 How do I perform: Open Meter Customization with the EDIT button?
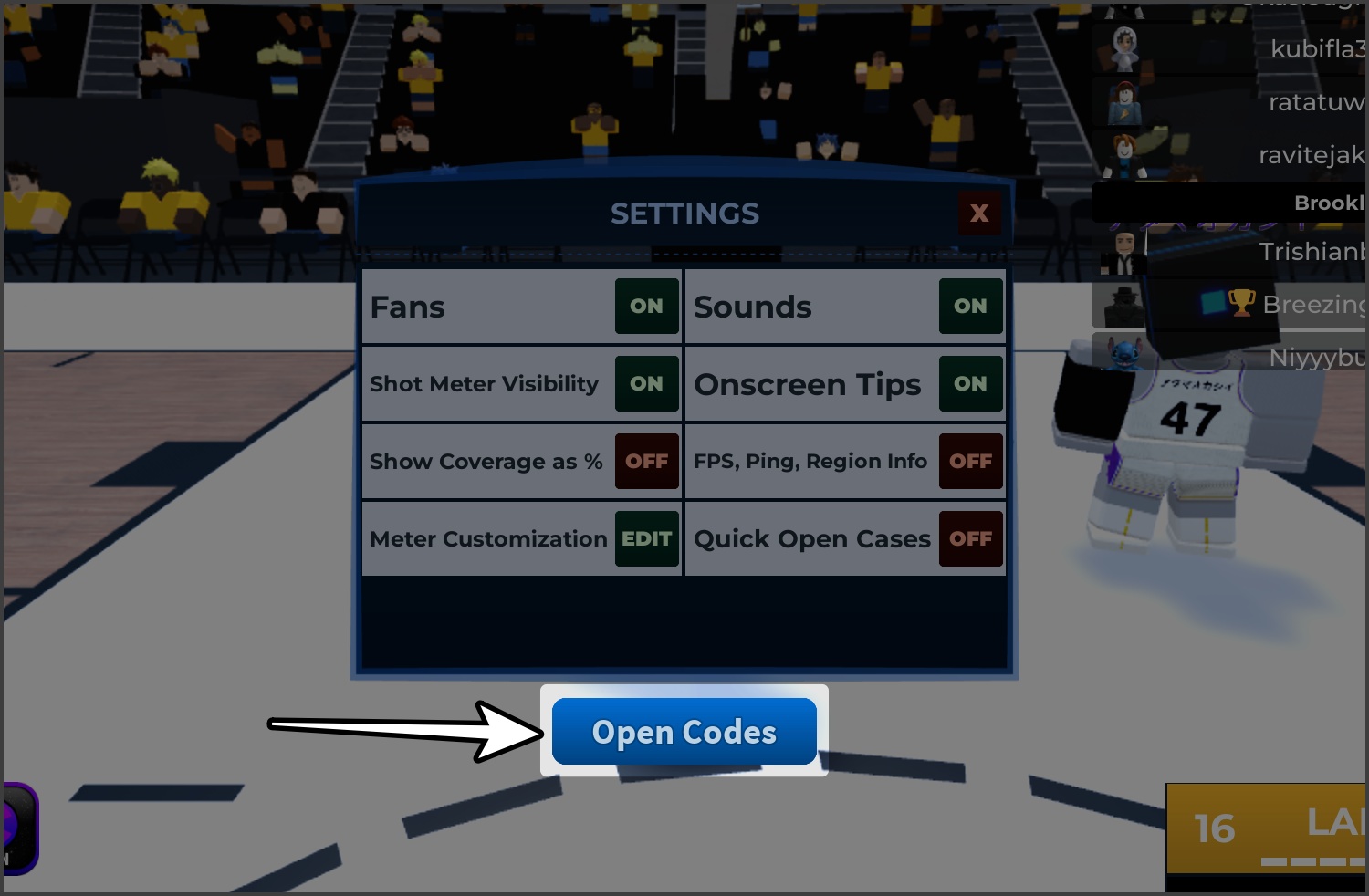(x=646, y=538)
